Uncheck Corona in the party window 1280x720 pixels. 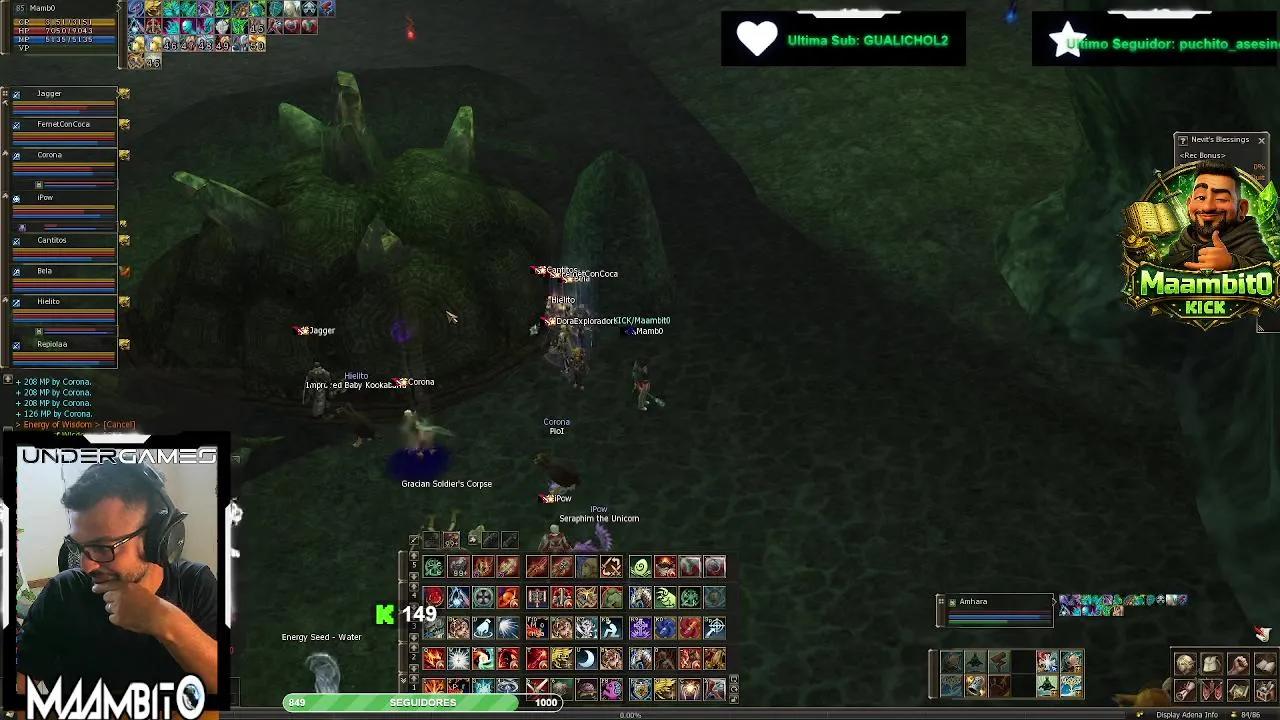coord(16,154)
